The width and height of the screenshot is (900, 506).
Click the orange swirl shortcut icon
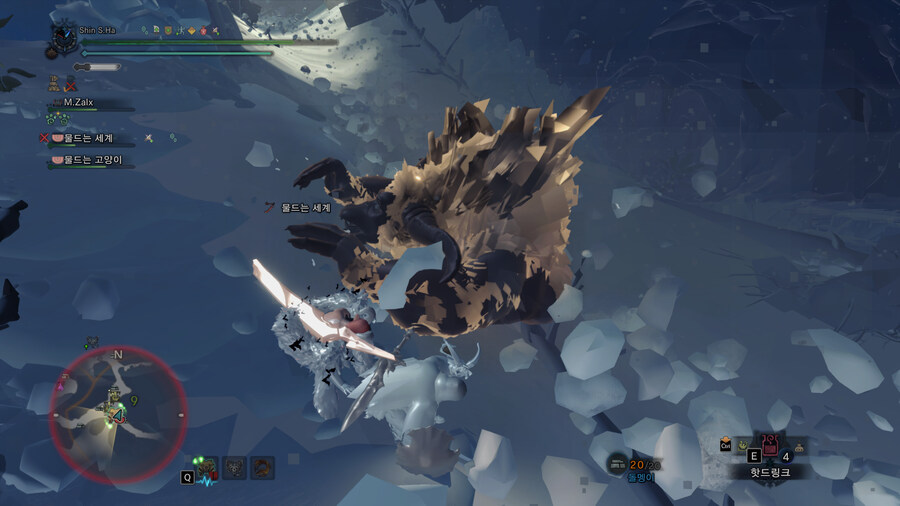tap(263, 466)
